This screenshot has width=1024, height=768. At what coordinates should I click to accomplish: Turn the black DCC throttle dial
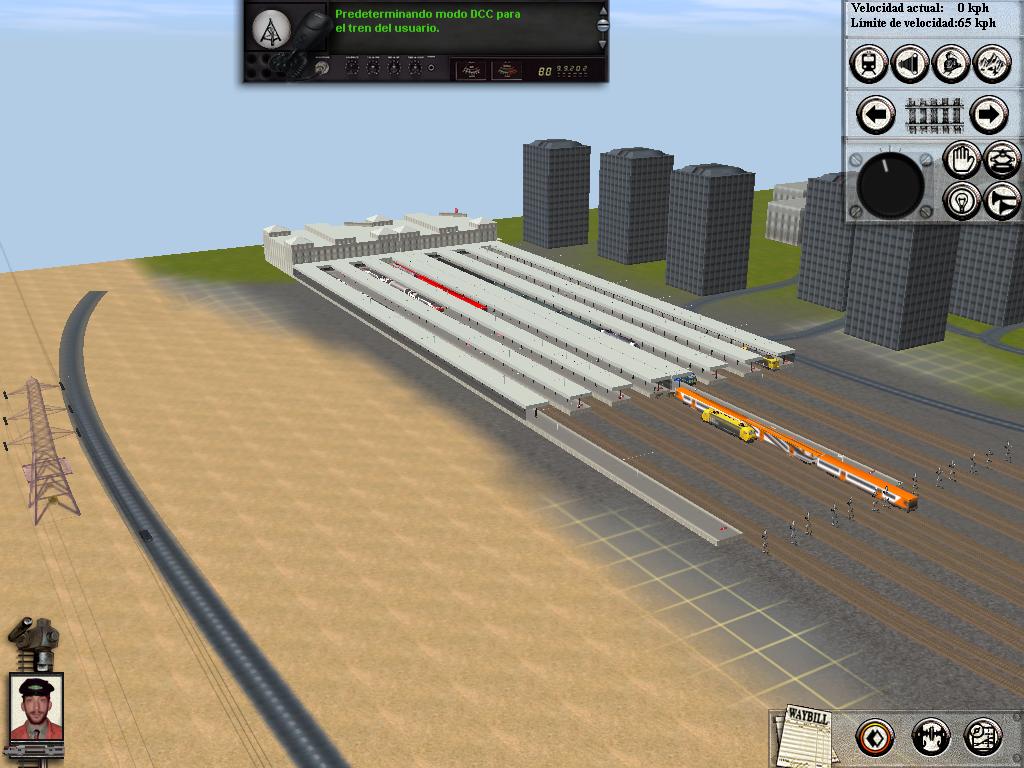coord(891,186)
